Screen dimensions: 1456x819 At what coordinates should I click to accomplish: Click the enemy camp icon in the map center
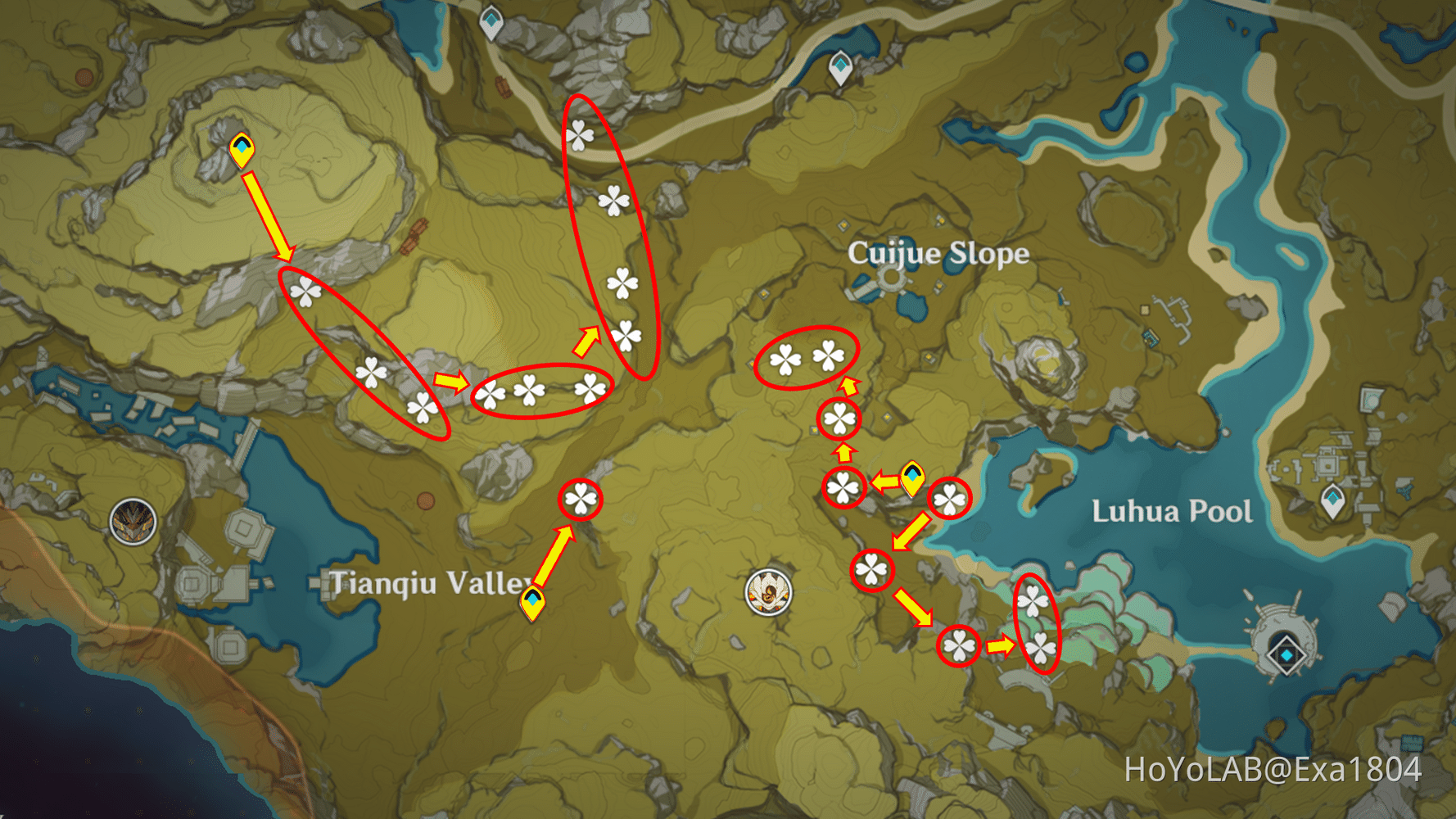click(766, 593)
